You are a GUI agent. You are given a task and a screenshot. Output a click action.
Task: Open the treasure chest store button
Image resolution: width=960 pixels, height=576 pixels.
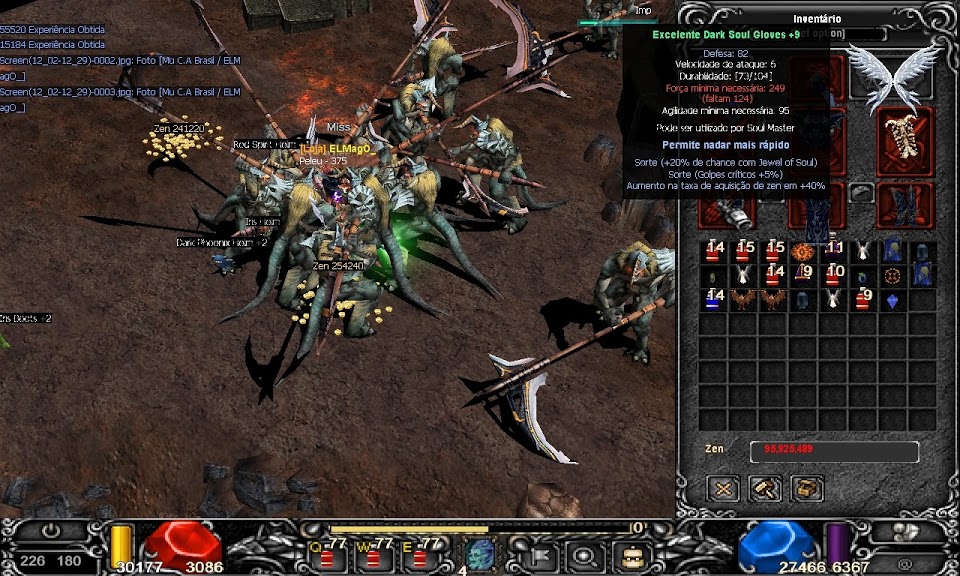(807, 488)
